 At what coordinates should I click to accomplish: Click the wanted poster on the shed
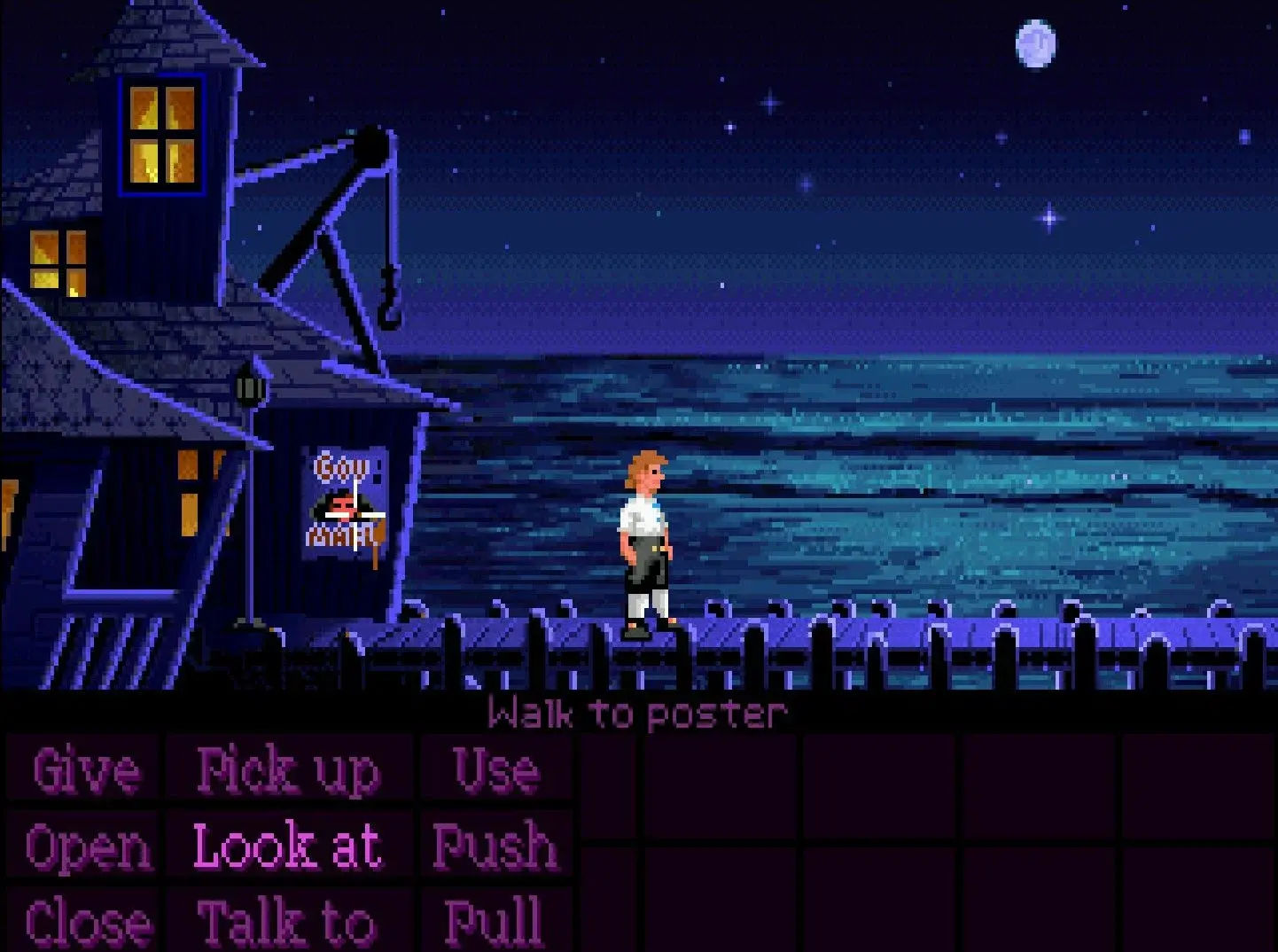tap(346, 501)
